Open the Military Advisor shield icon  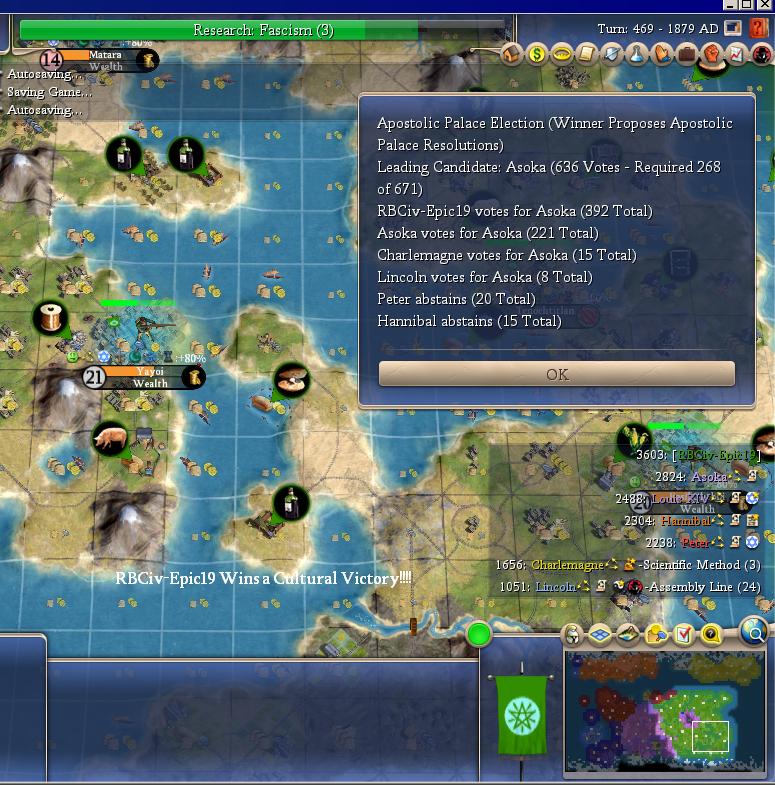coord(611,54)
